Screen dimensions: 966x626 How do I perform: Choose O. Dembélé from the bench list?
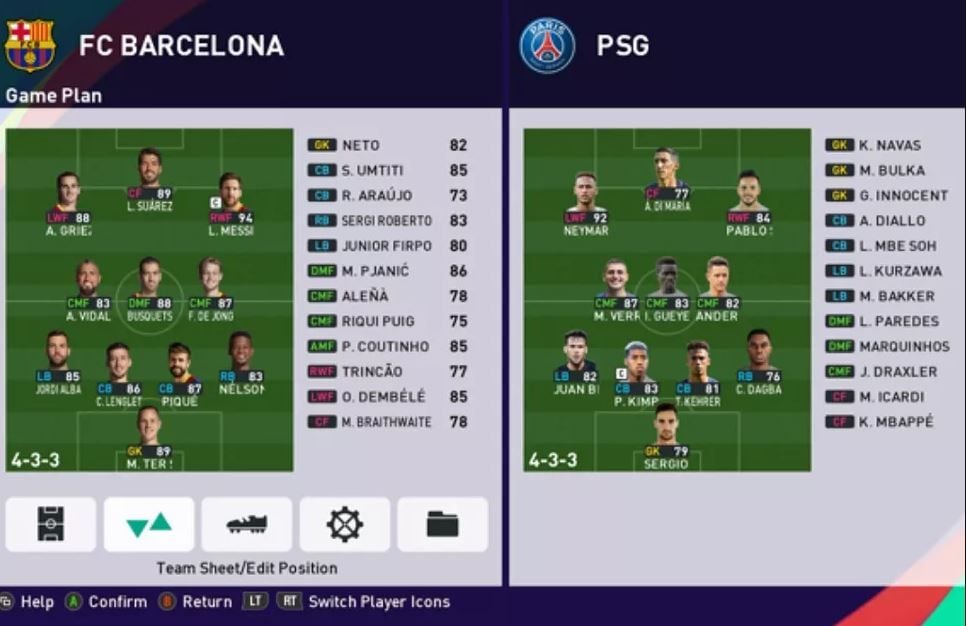tap(388, 396)
